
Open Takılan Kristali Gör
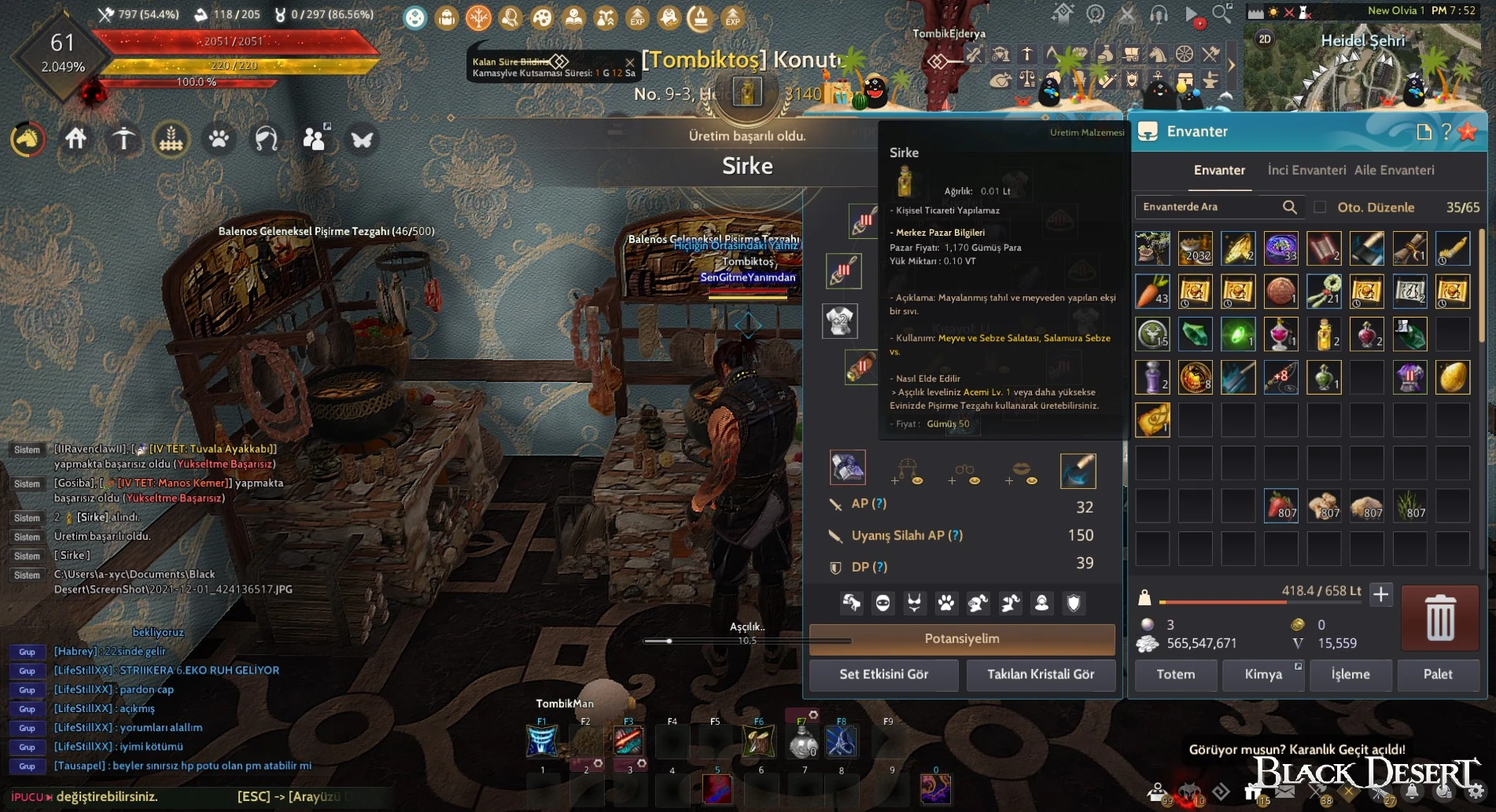click(1041, 674)
